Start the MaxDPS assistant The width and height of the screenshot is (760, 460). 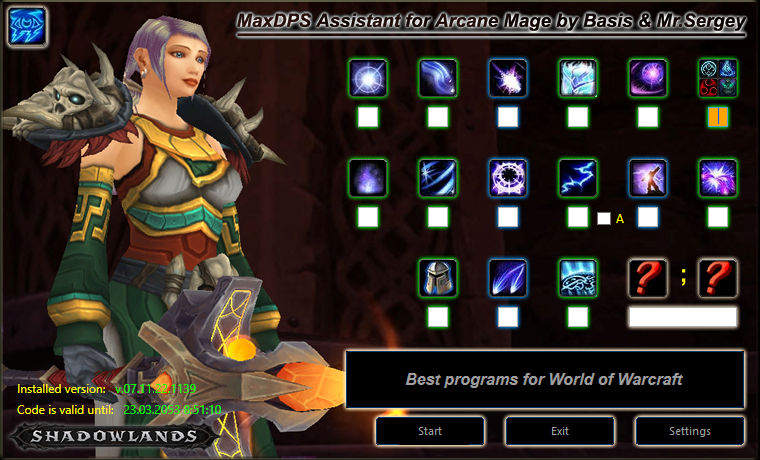click(x=430, y=431)
